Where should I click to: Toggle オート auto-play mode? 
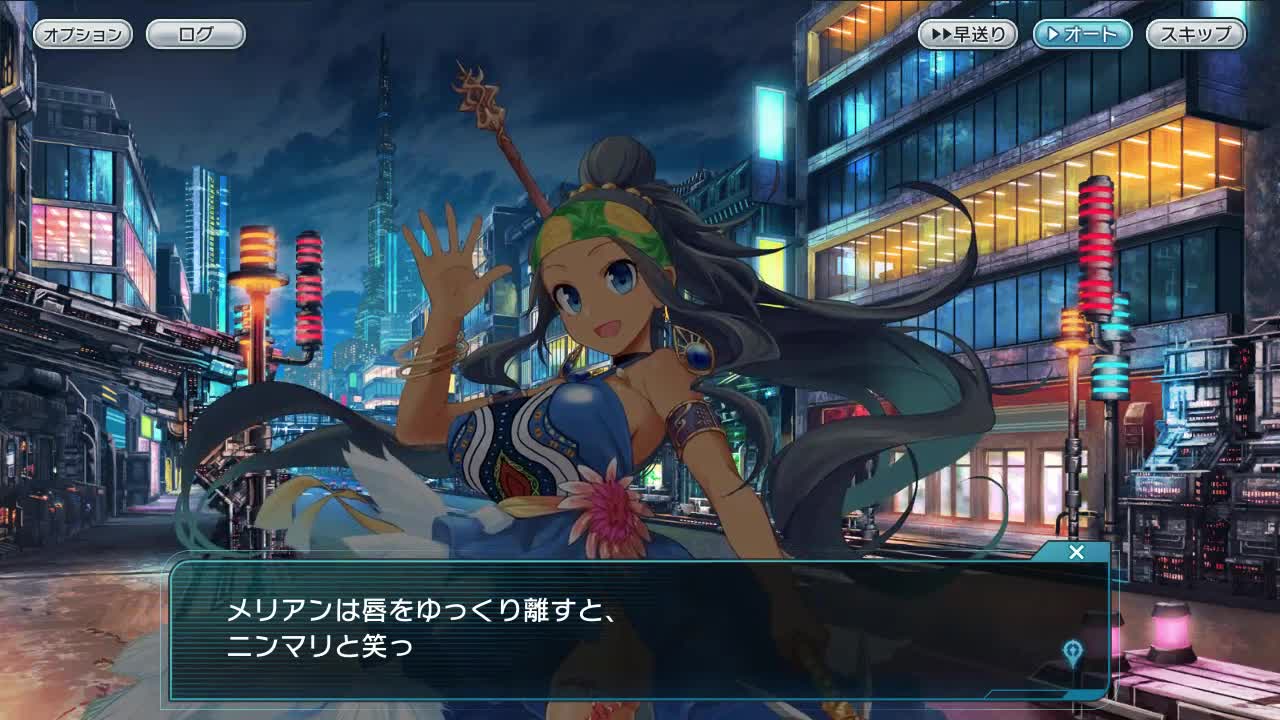[1082, 34]
